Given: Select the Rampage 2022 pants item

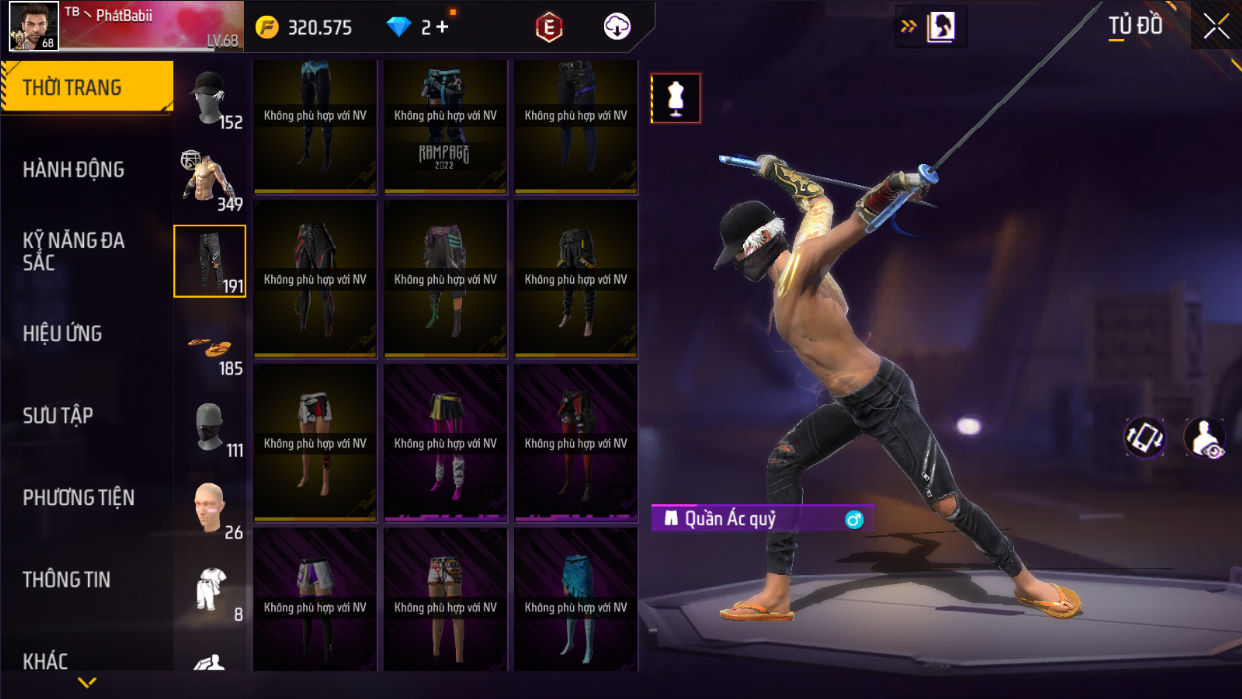Looking at the screenshot, I should 445,126.
